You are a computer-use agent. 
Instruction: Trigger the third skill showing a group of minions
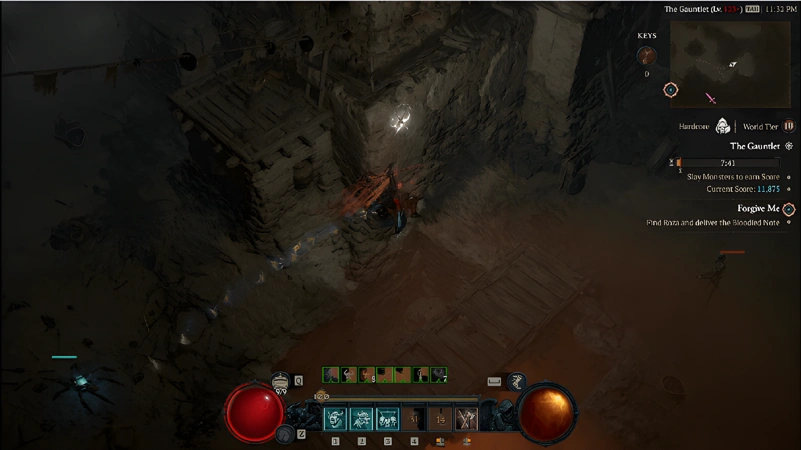pos(387,418)
